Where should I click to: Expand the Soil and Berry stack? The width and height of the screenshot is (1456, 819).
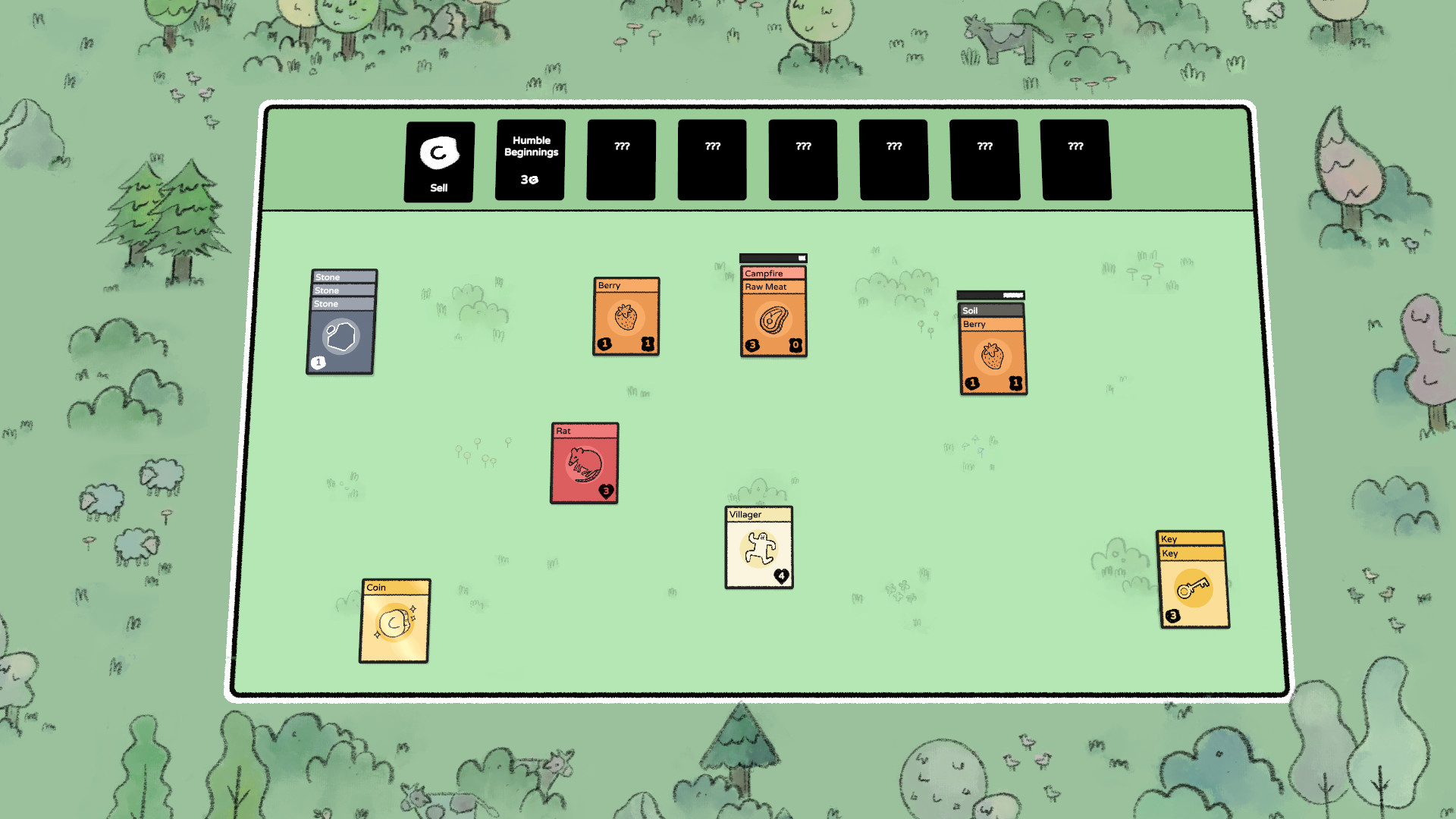[x=991, y=310]
